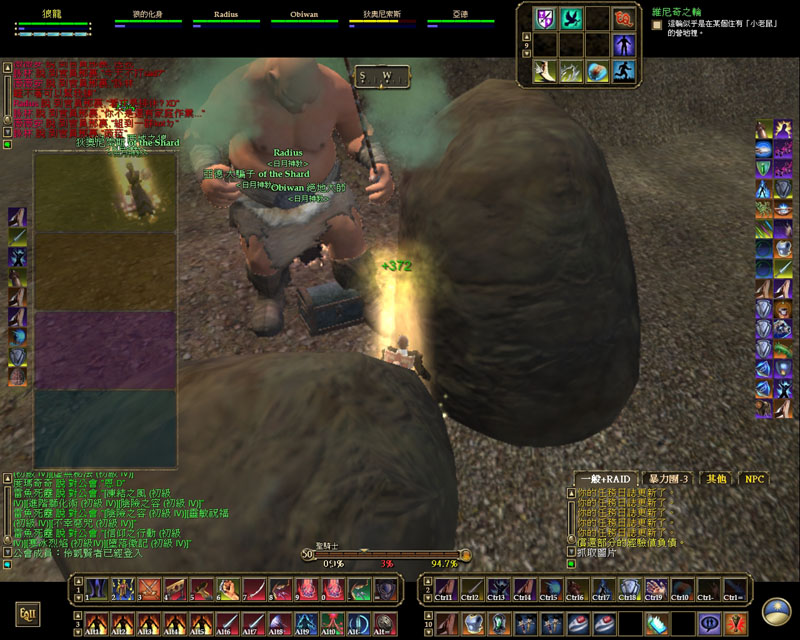
Task: Activate the sprinting figure ability icon
Action: click(x=624, y=71)
